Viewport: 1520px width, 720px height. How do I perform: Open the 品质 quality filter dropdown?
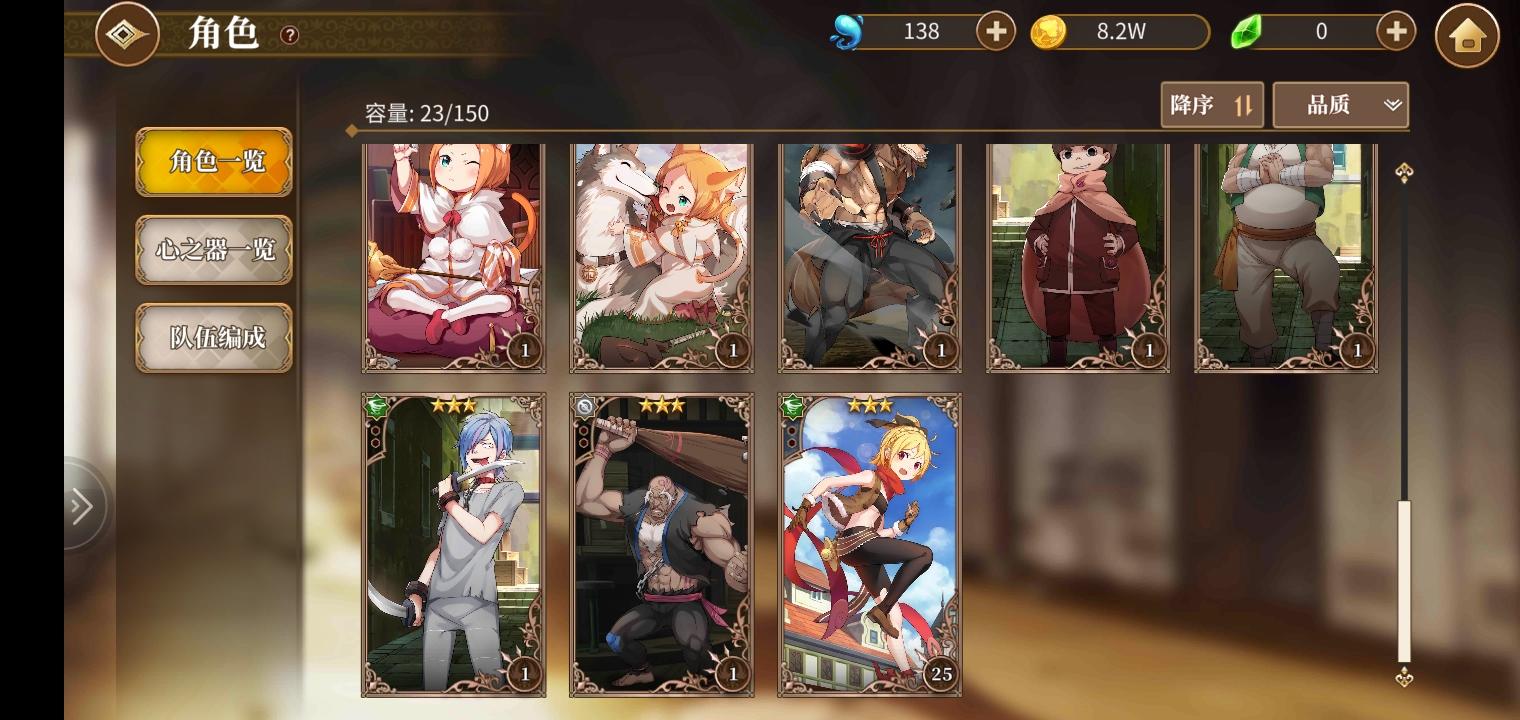1340,104
